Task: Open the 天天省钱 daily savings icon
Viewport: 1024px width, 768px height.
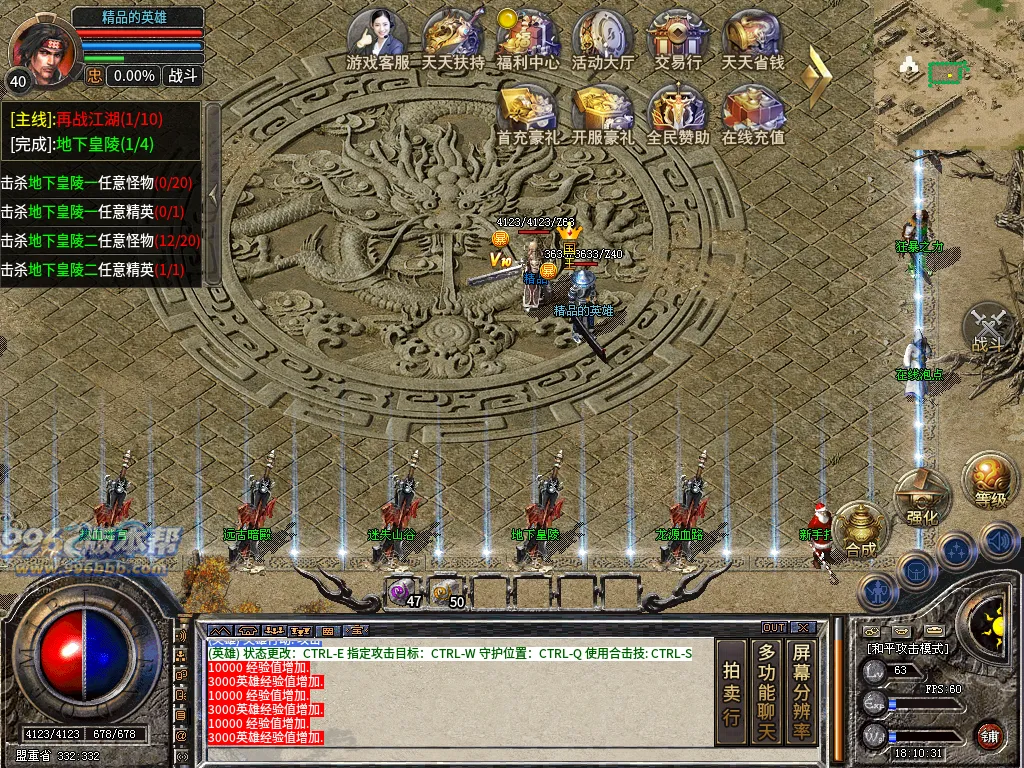Action: (x=753, y=38)
